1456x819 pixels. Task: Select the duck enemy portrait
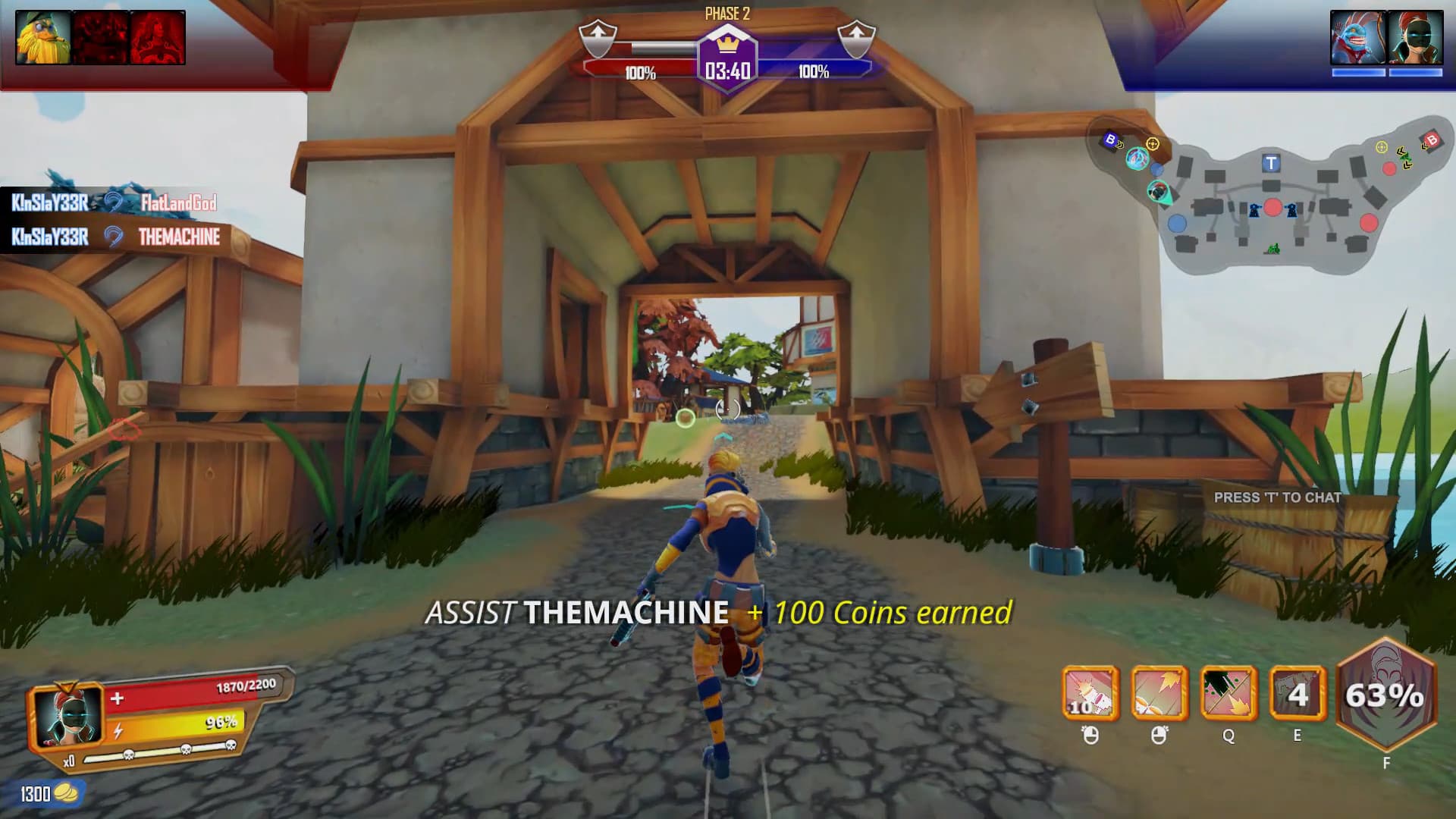(x=43, y=37)
